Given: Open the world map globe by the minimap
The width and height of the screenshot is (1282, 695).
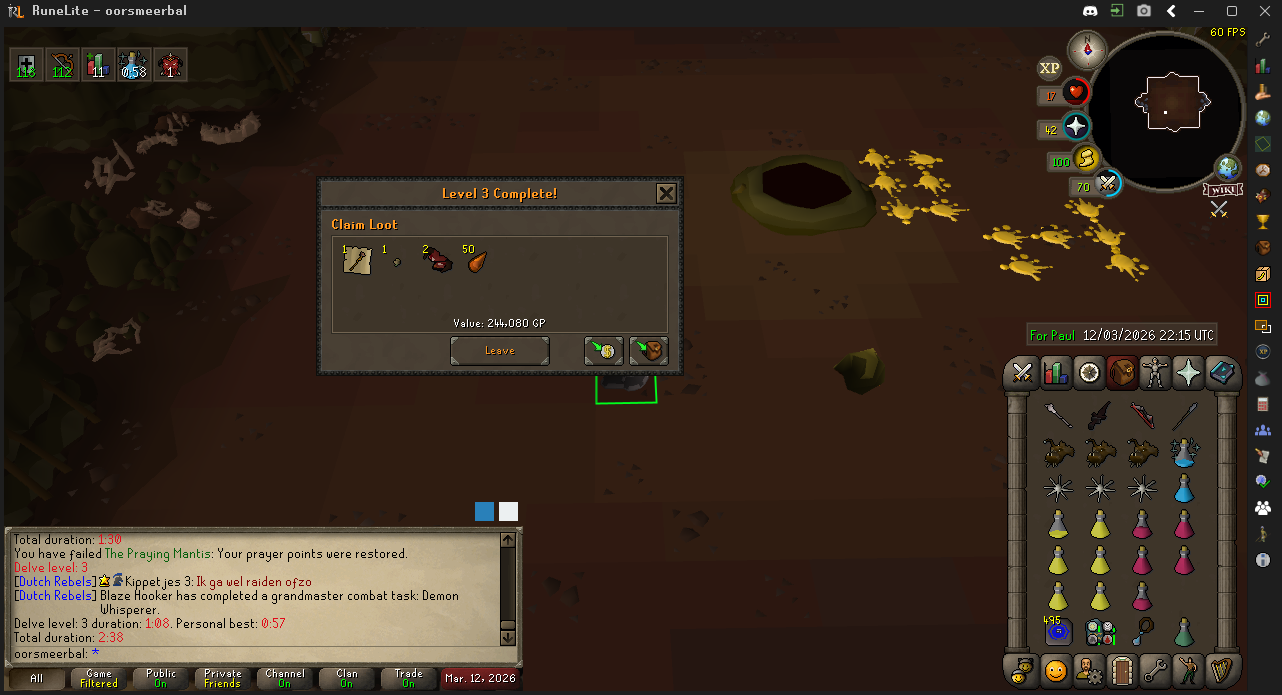Looking at the screenshot, I should (1227, 167).
